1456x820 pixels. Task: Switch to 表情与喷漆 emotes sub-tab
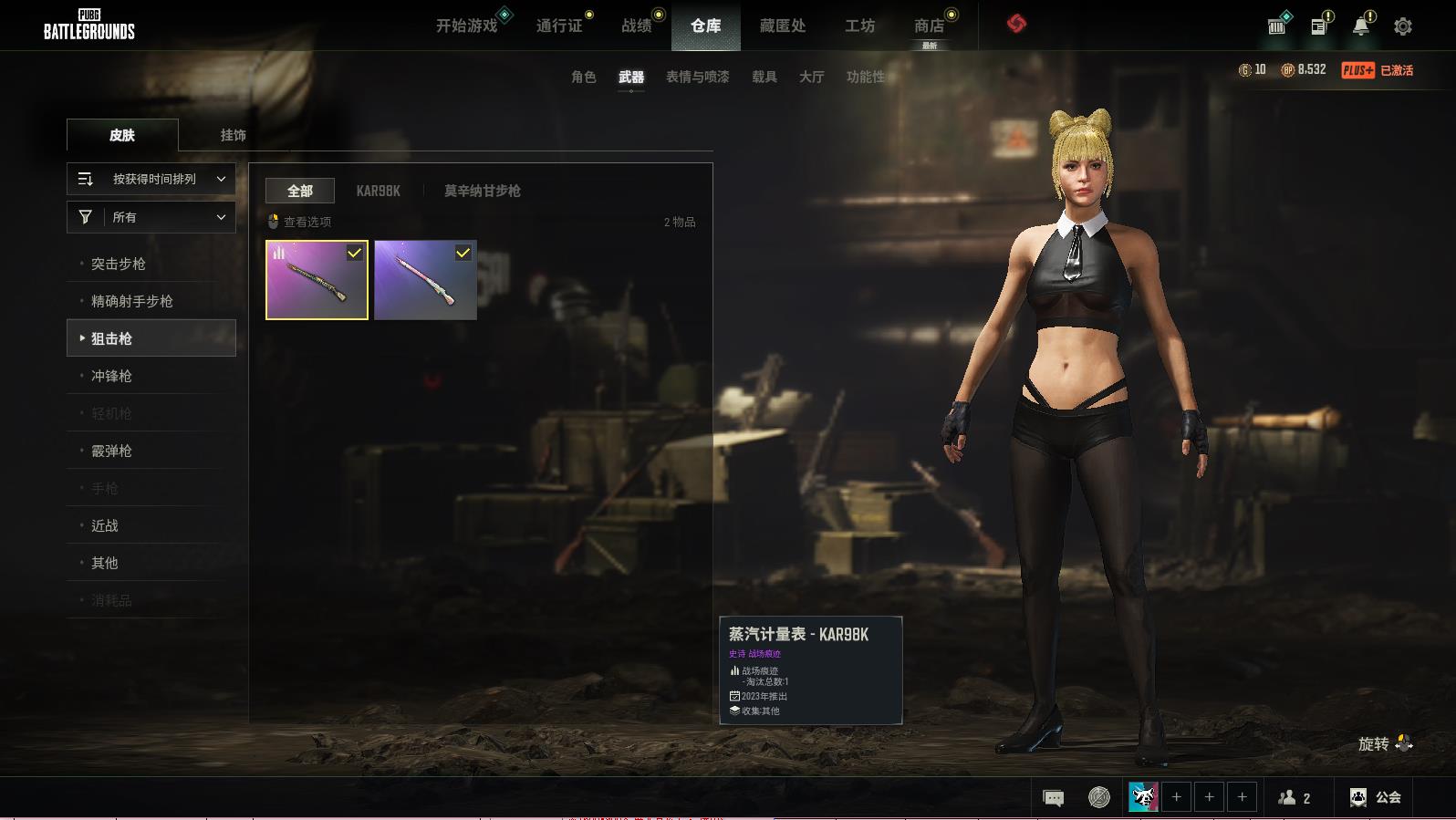(x=697, y=77)
